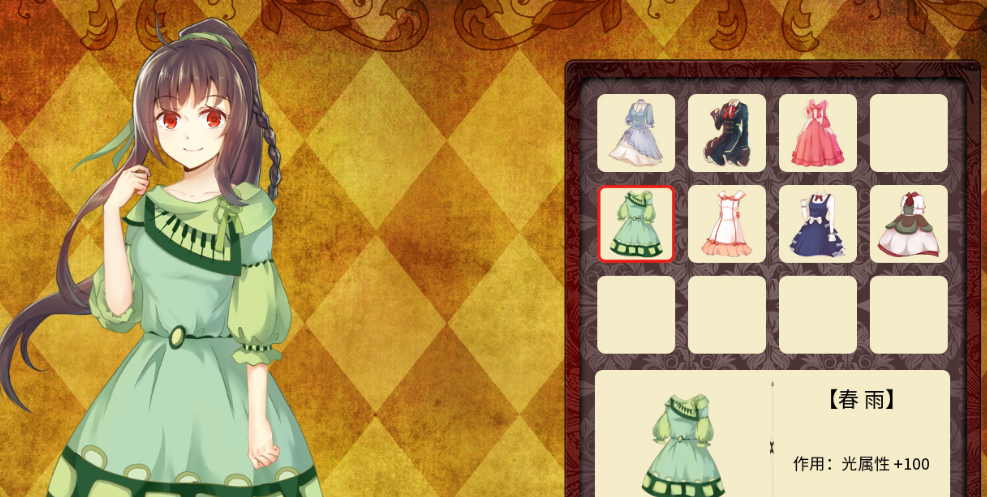The height and width of the screenshot is (497, 987).
Task: Select the light blue dress slot
Action: pyautogui.click(x=636, y=133)
